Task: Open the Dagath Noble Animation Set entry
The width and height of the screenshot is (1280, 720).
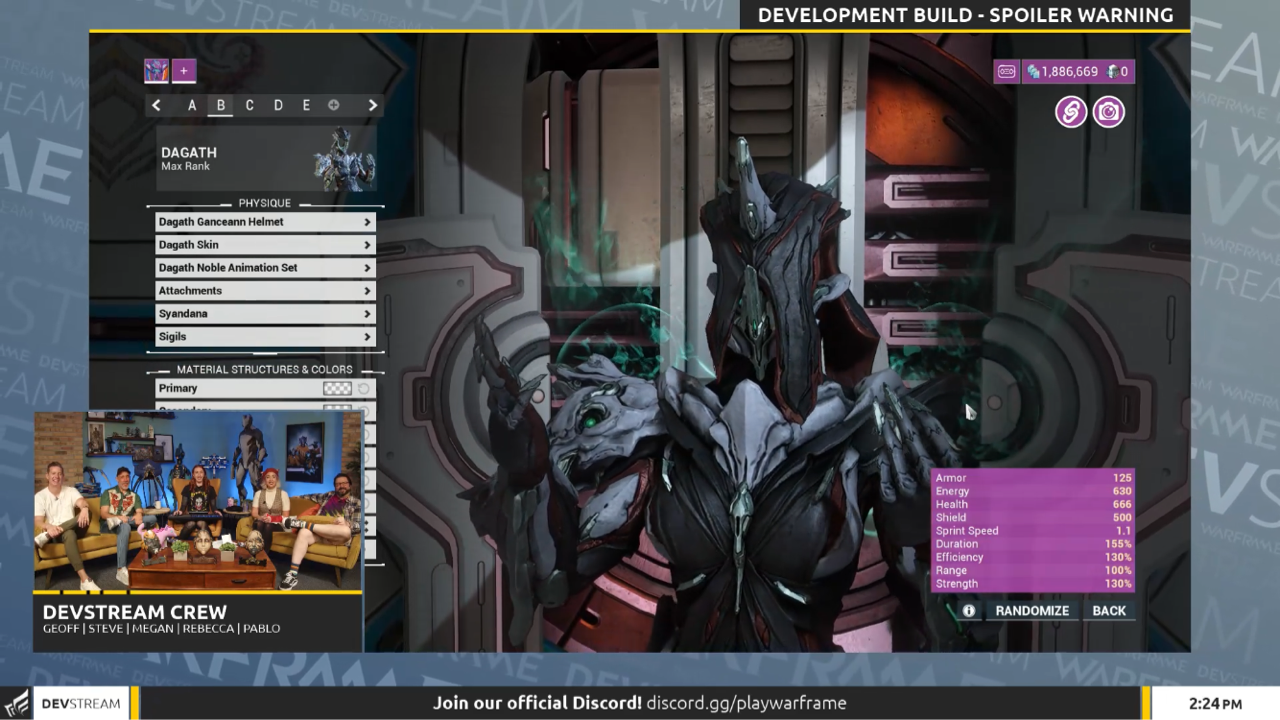Action: 264,267
